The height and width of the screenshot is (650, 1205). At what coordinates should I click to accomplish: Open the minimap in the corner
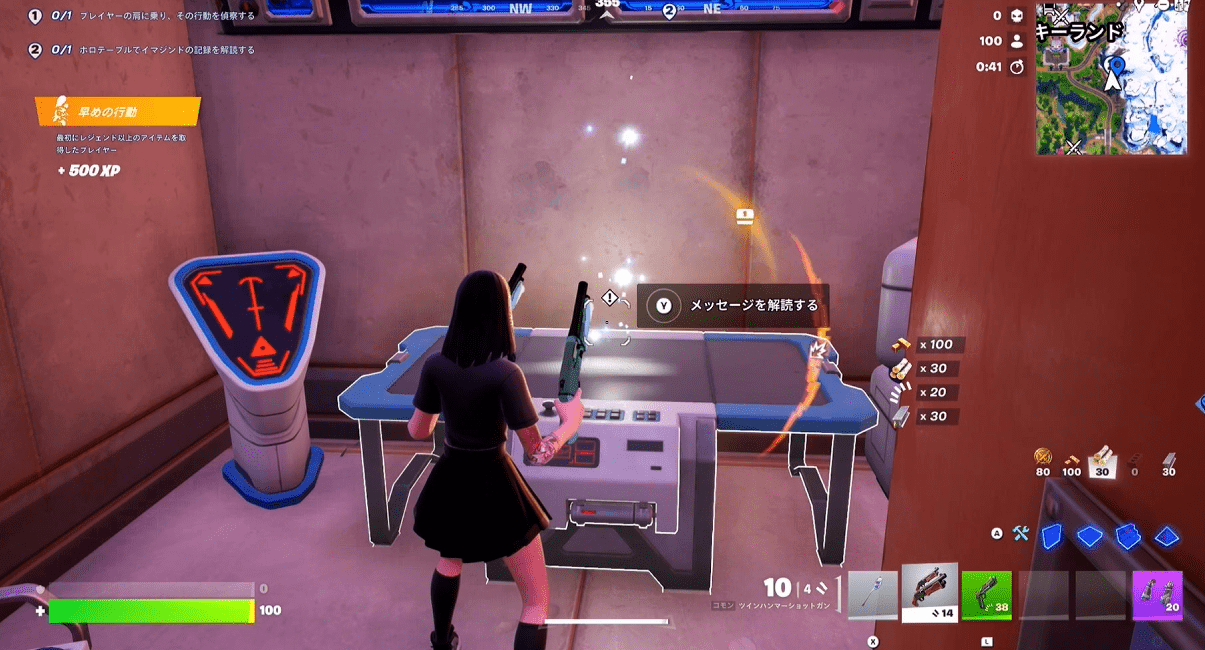click(1111, 78)
